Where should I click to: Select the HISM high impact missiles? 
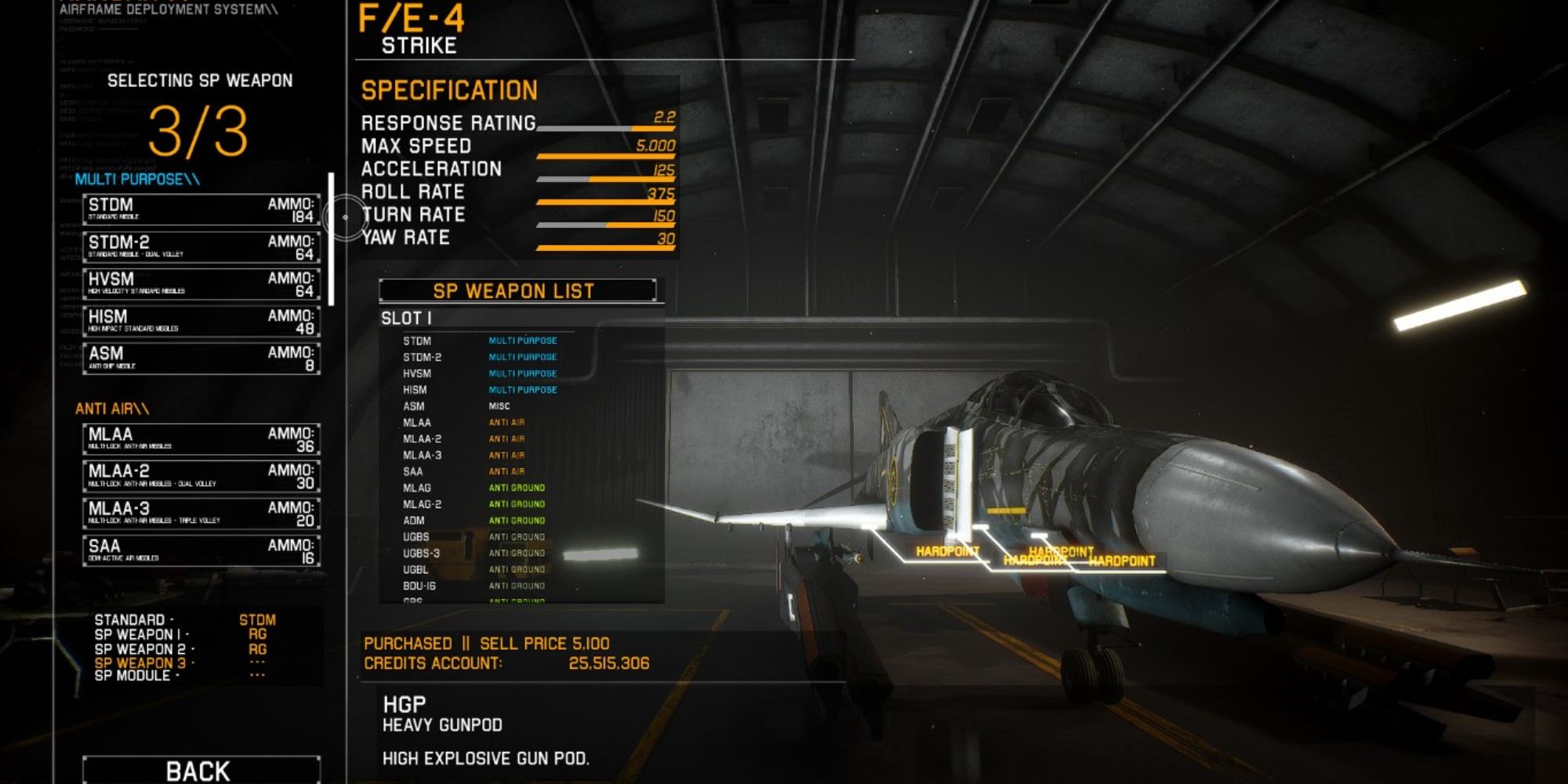tap(200, 322)
